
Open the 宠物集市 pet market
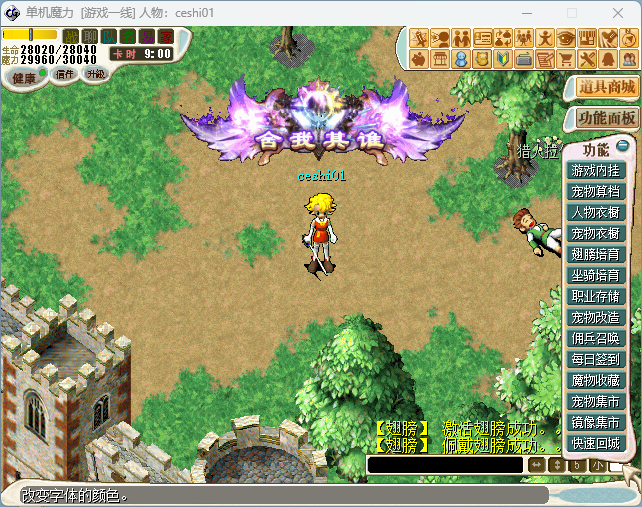pyautogui.click(x=596, y=401)
